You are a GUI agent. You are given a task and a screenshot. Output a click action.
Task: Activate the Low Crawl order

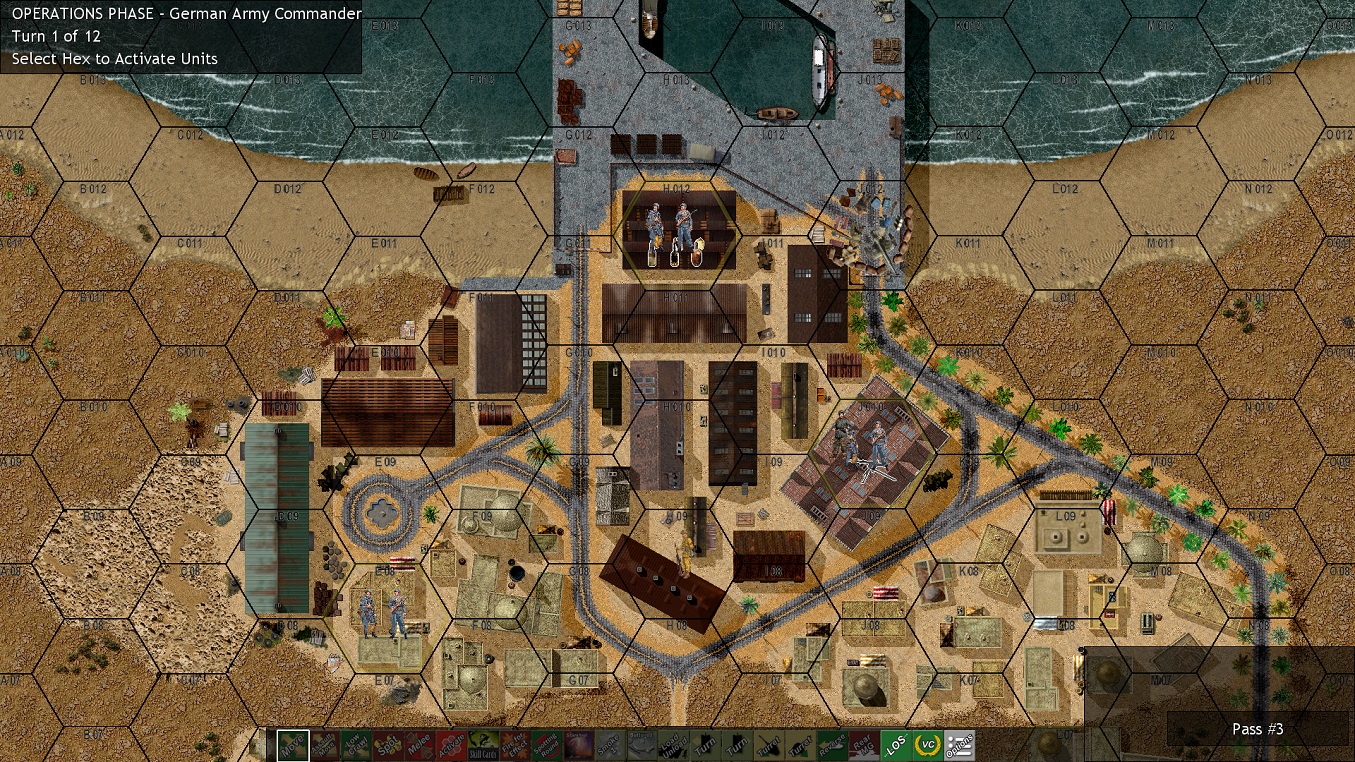pyautogui.click(x=356, y=745)
